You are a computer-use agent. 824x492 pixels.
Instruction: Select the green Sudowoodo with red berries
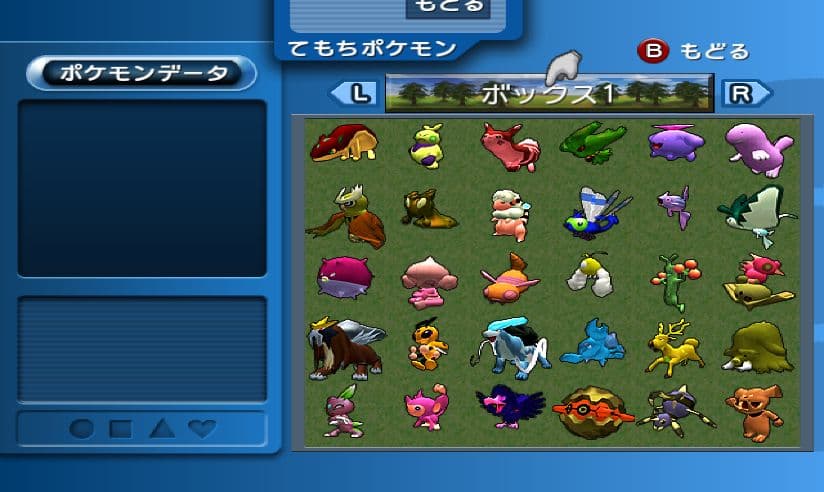[675, 280]
